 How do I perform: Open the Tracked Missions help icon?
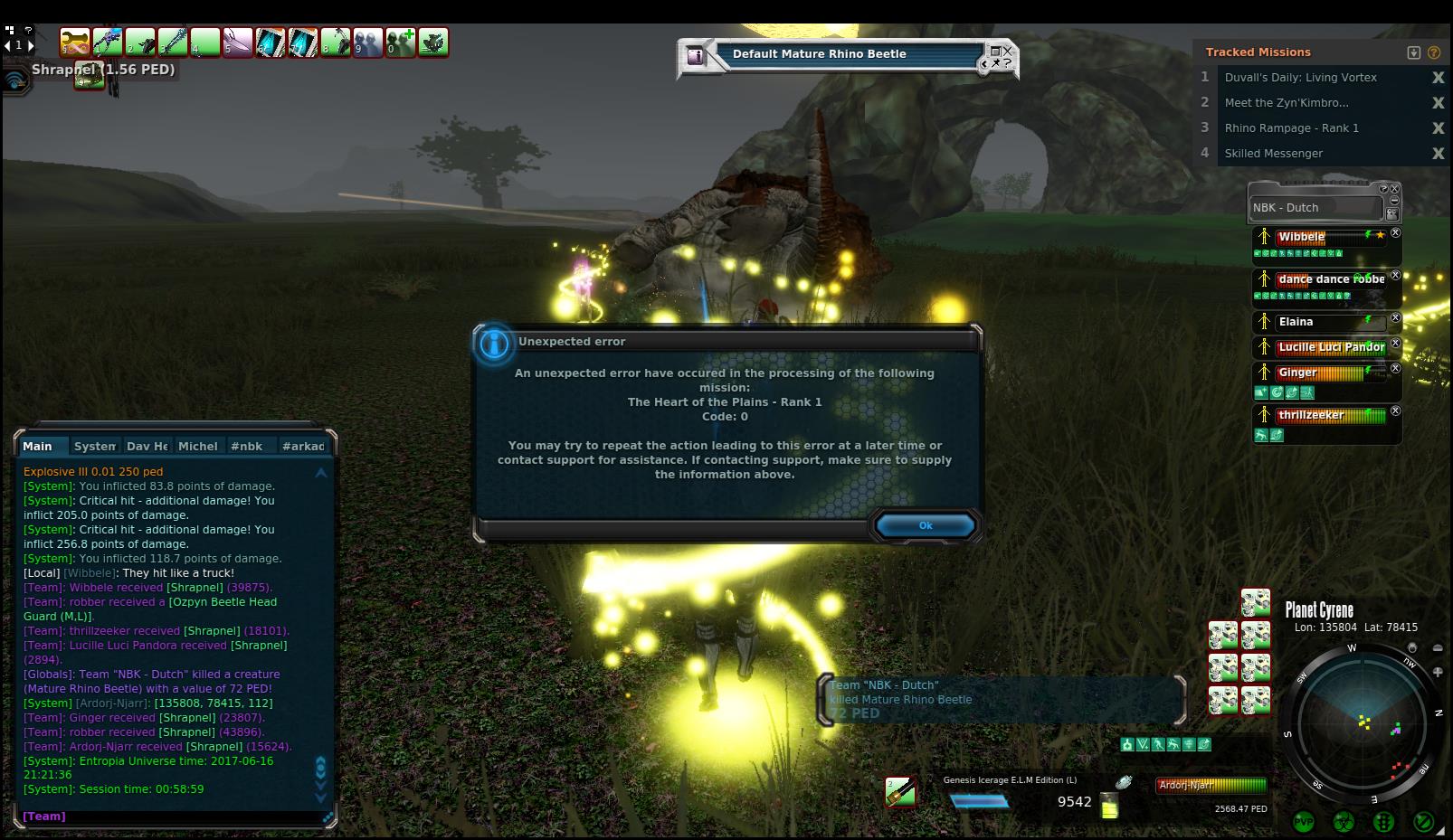point(1434,52)
